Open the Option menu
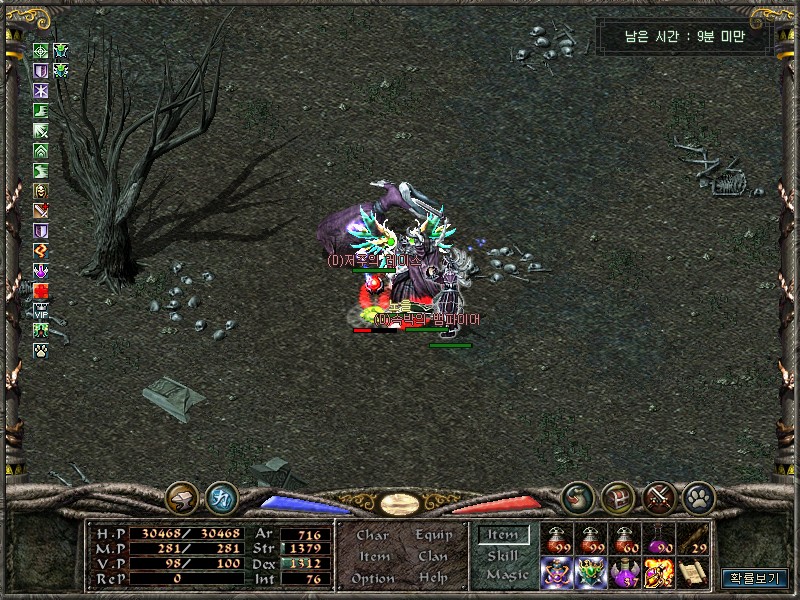This screenshot has height=600, width=800. 372,578
